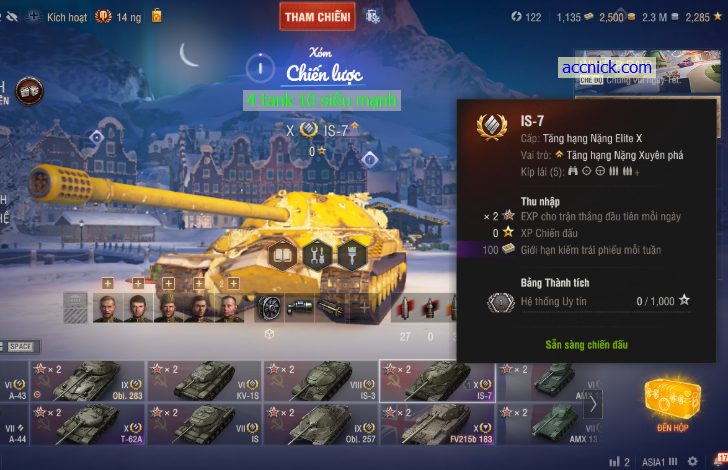Open the dice icon button at left edge

pyautogui.click(x=29, y=90)
